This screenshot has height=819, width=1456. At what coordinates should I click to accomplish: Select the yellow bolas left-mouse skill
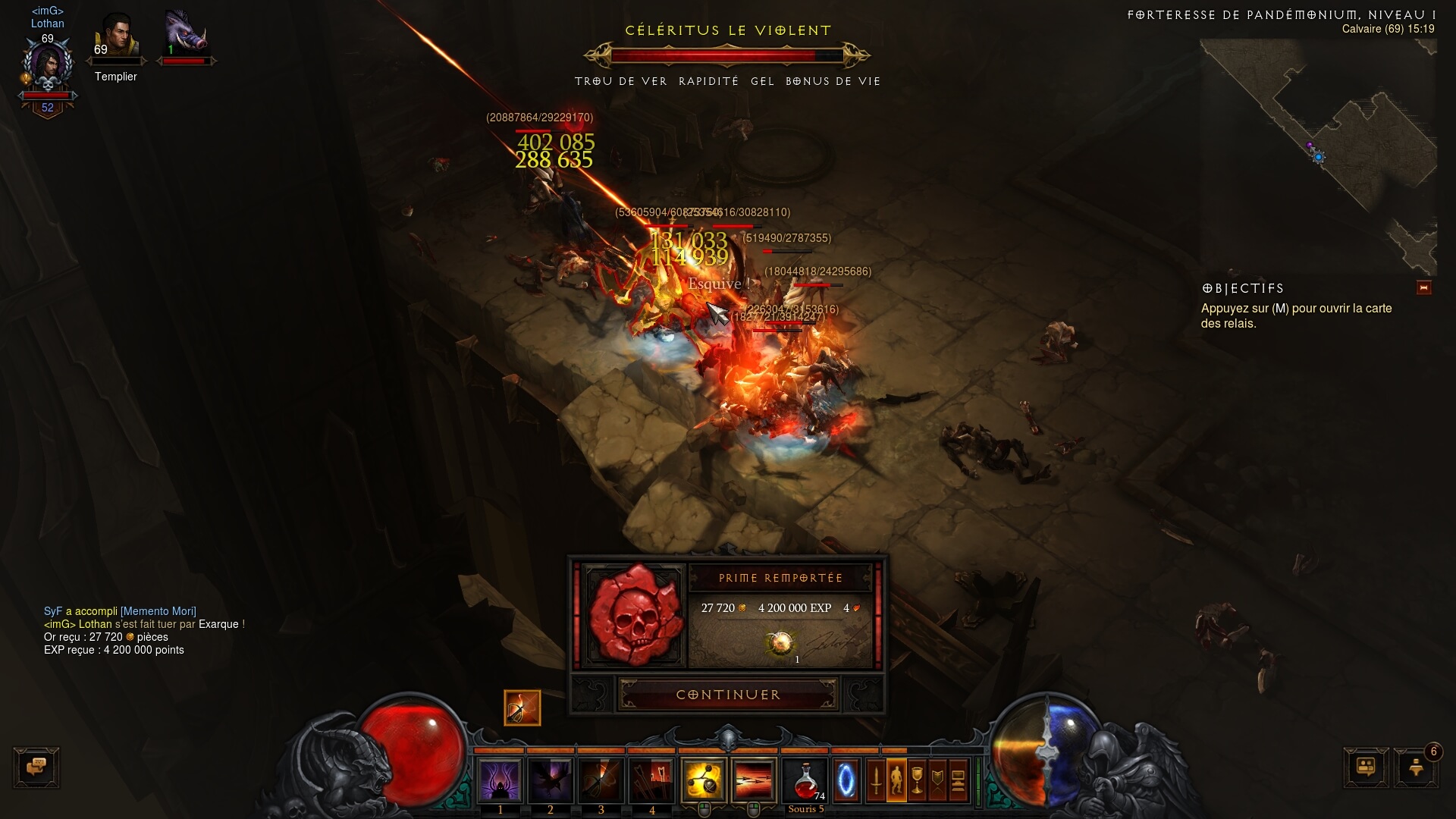(704, 780)
